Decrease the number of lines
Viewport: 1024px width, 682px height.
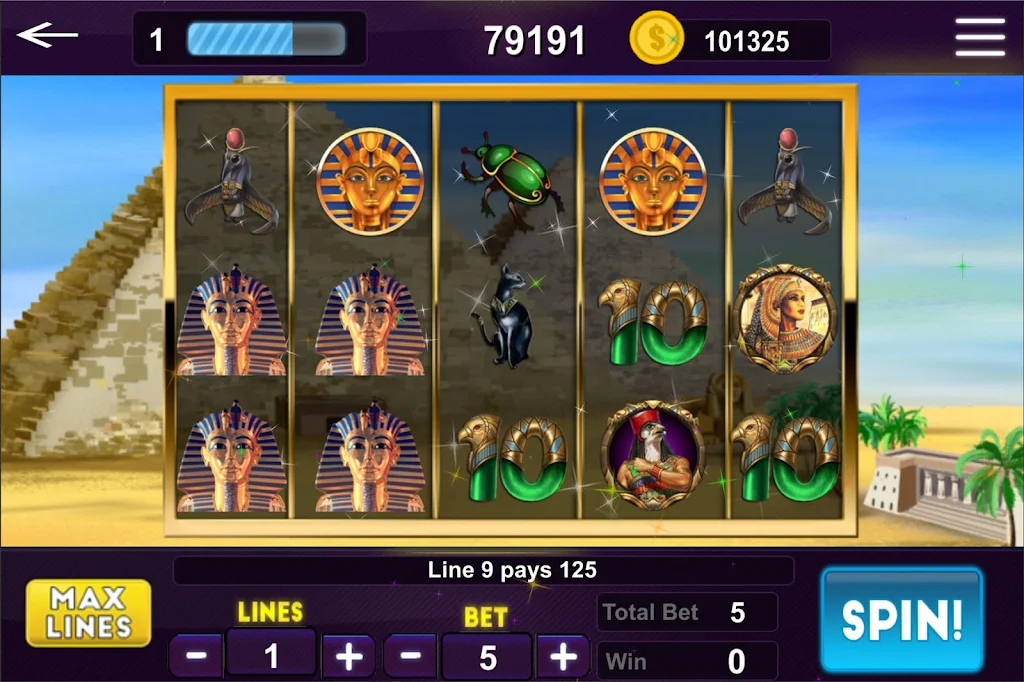tap(197, 657)
